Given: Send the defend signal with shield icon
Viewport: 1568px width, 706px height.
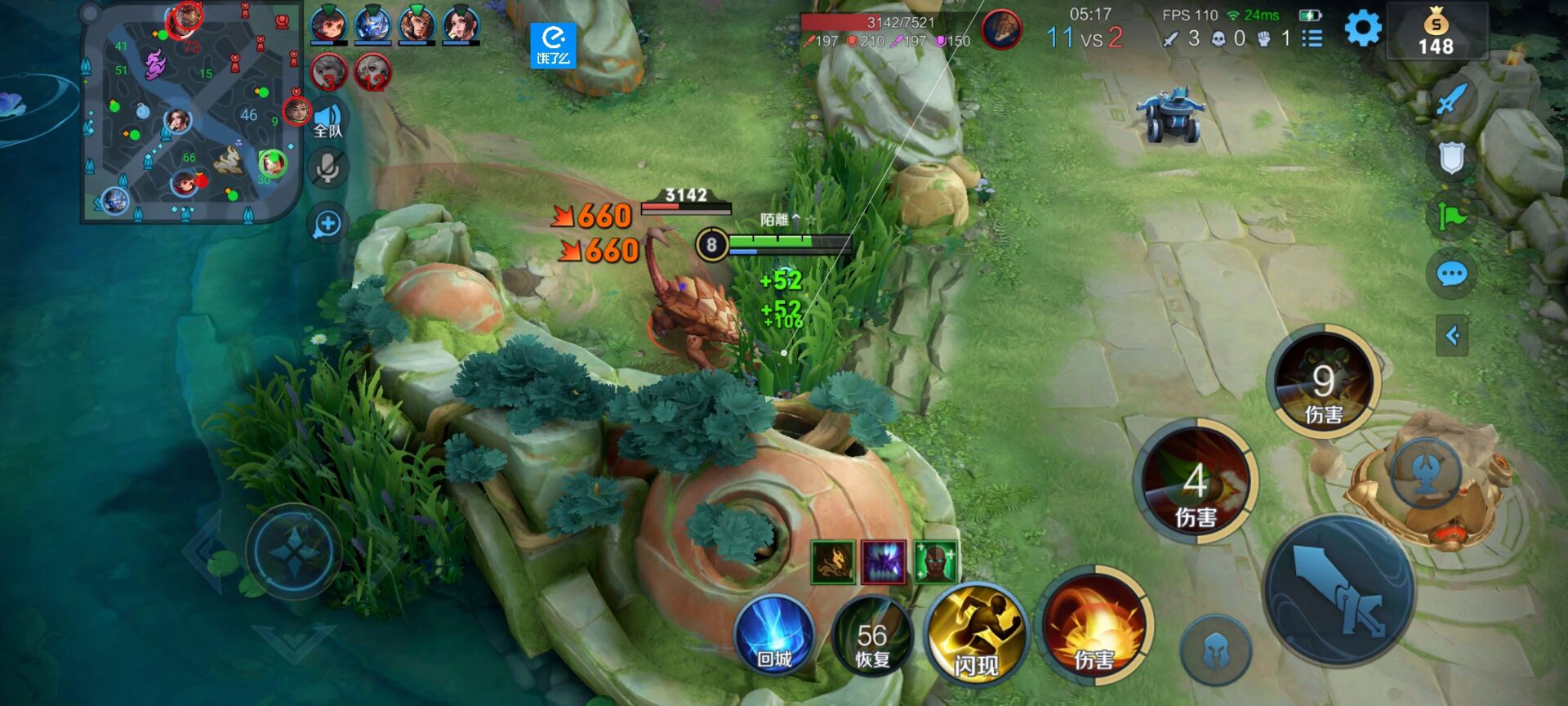Looking at the screenshot, I should (1451, 159).
